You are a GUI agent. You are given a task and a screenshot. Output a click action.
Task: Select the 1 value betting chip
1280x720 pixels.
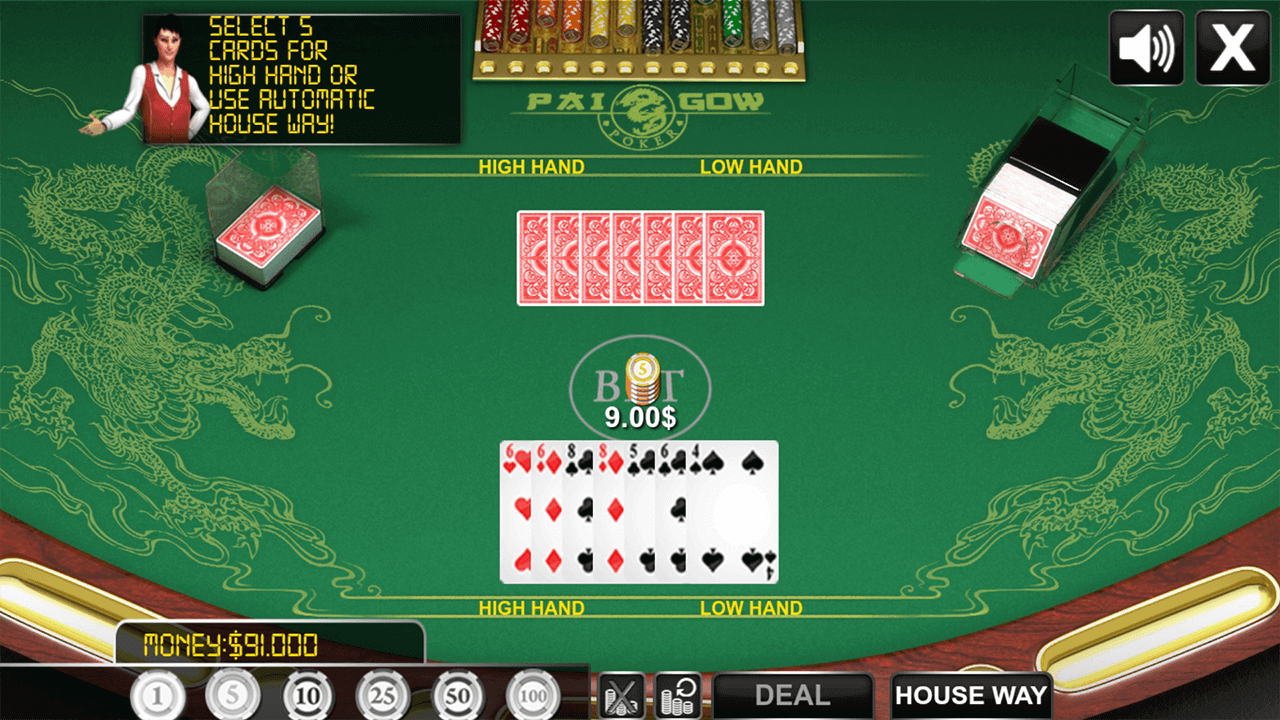(x=156, y=695)
